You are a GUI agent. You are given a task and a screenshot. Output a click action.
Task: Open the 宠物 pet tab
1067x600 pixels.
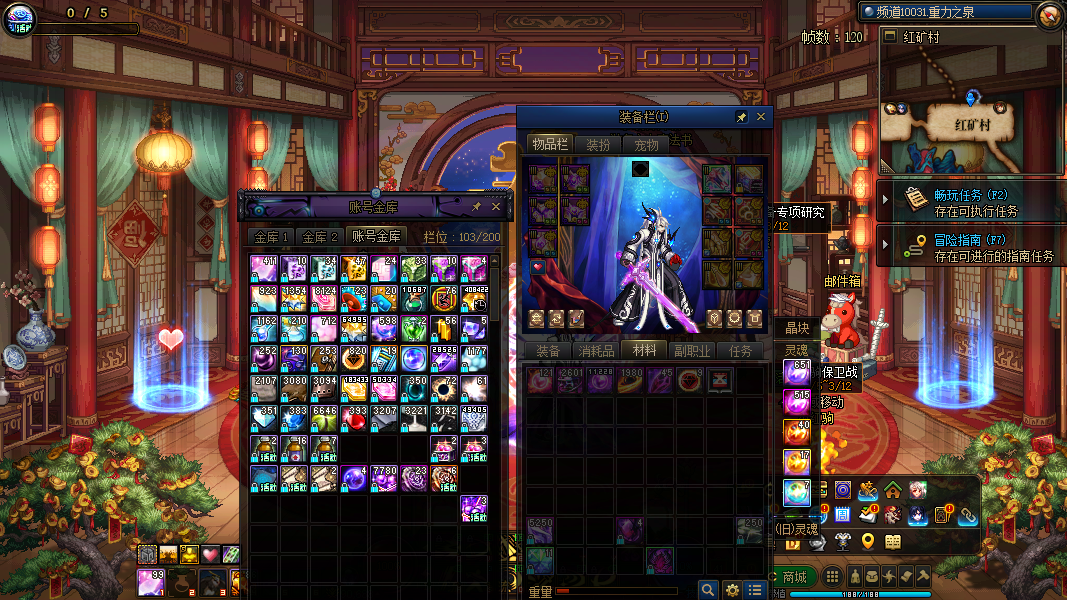click(646, 145)
